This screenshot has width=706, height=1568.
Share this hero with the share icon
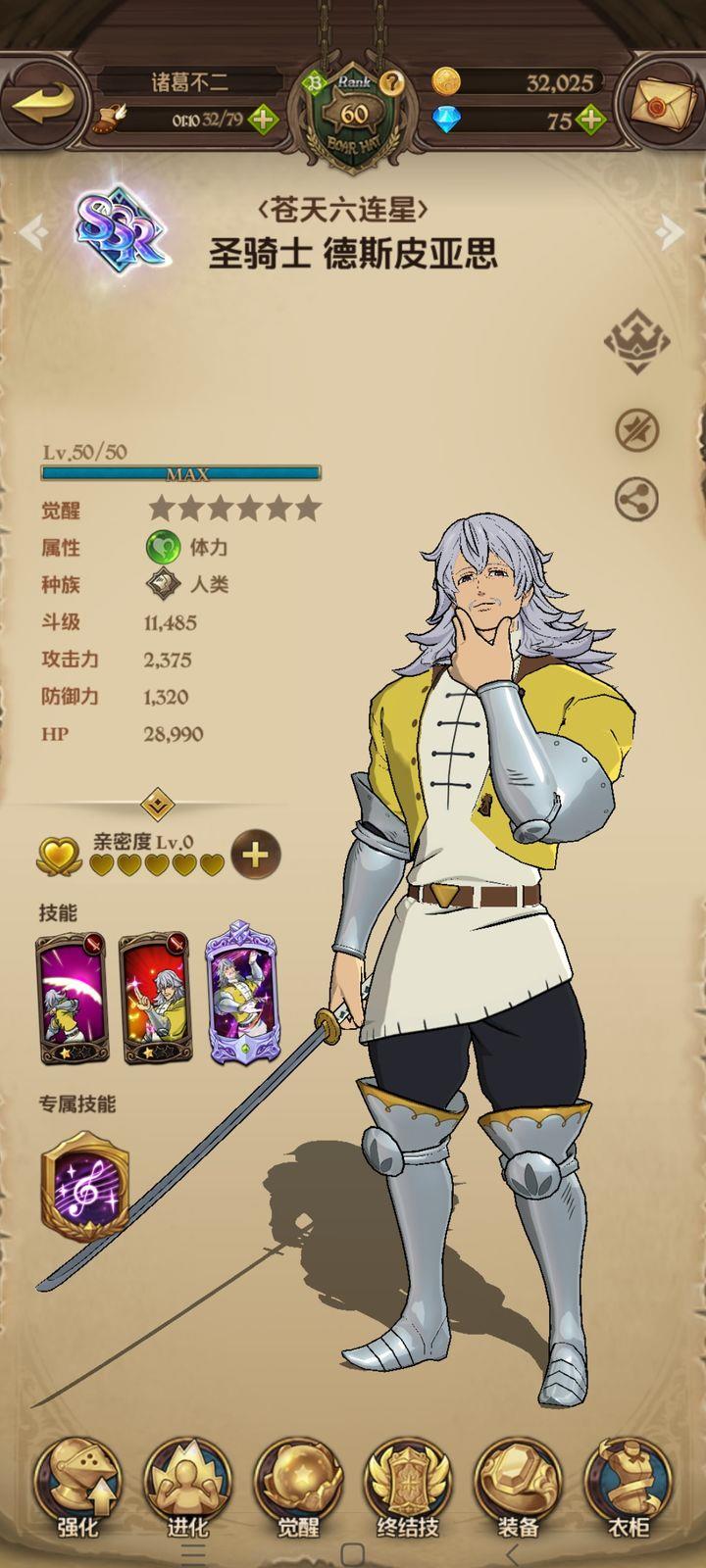click(x=636, y=500)
